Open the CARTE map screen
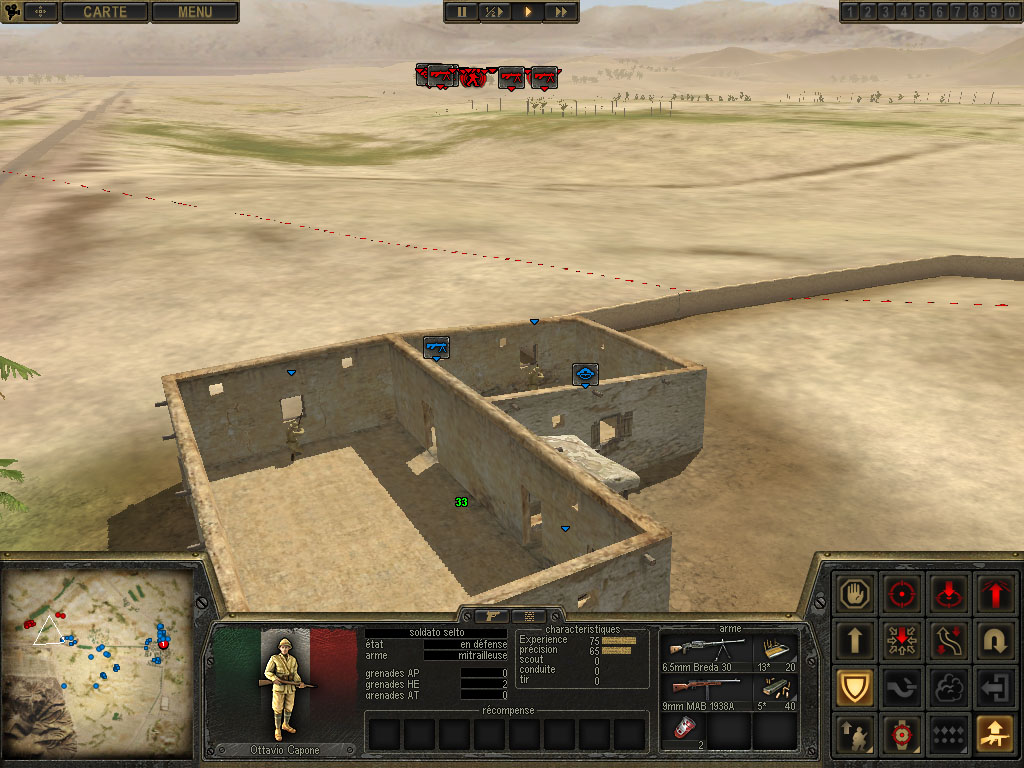Screen dimensions: 1024x768 tap(105, 12)
